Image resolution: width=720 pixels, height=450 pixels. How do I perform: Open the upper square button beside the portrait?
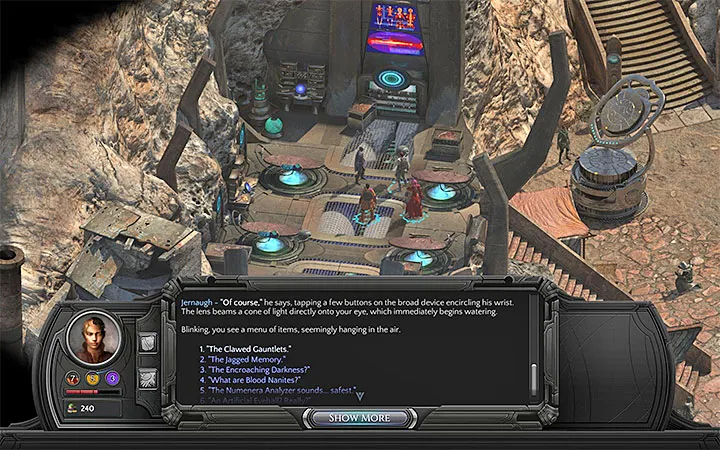[x=146, y=343]
